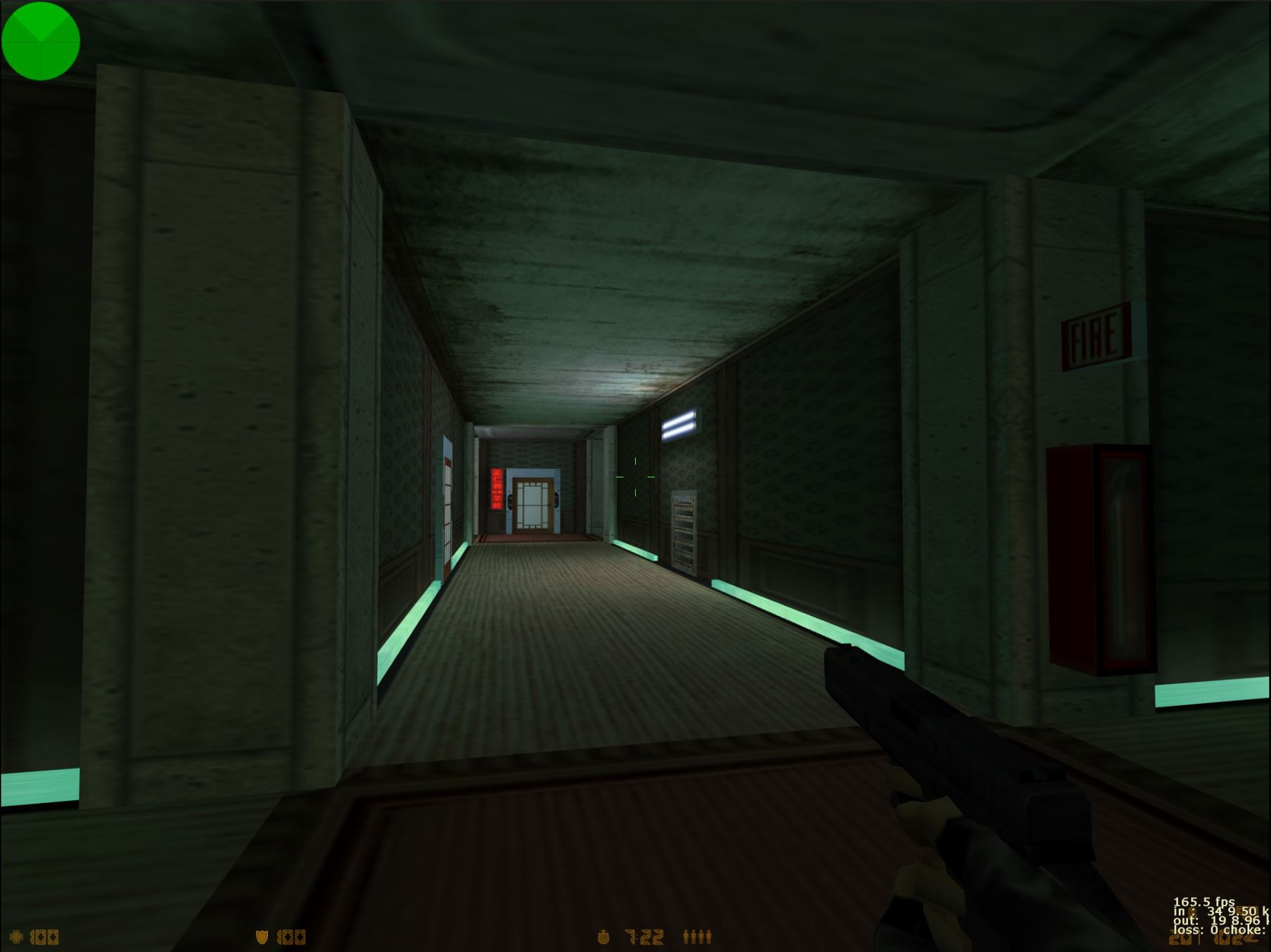Select the armor shield icon
Image resolution: width=1271 pixels, height=952 pixels.
click(261, 936)
